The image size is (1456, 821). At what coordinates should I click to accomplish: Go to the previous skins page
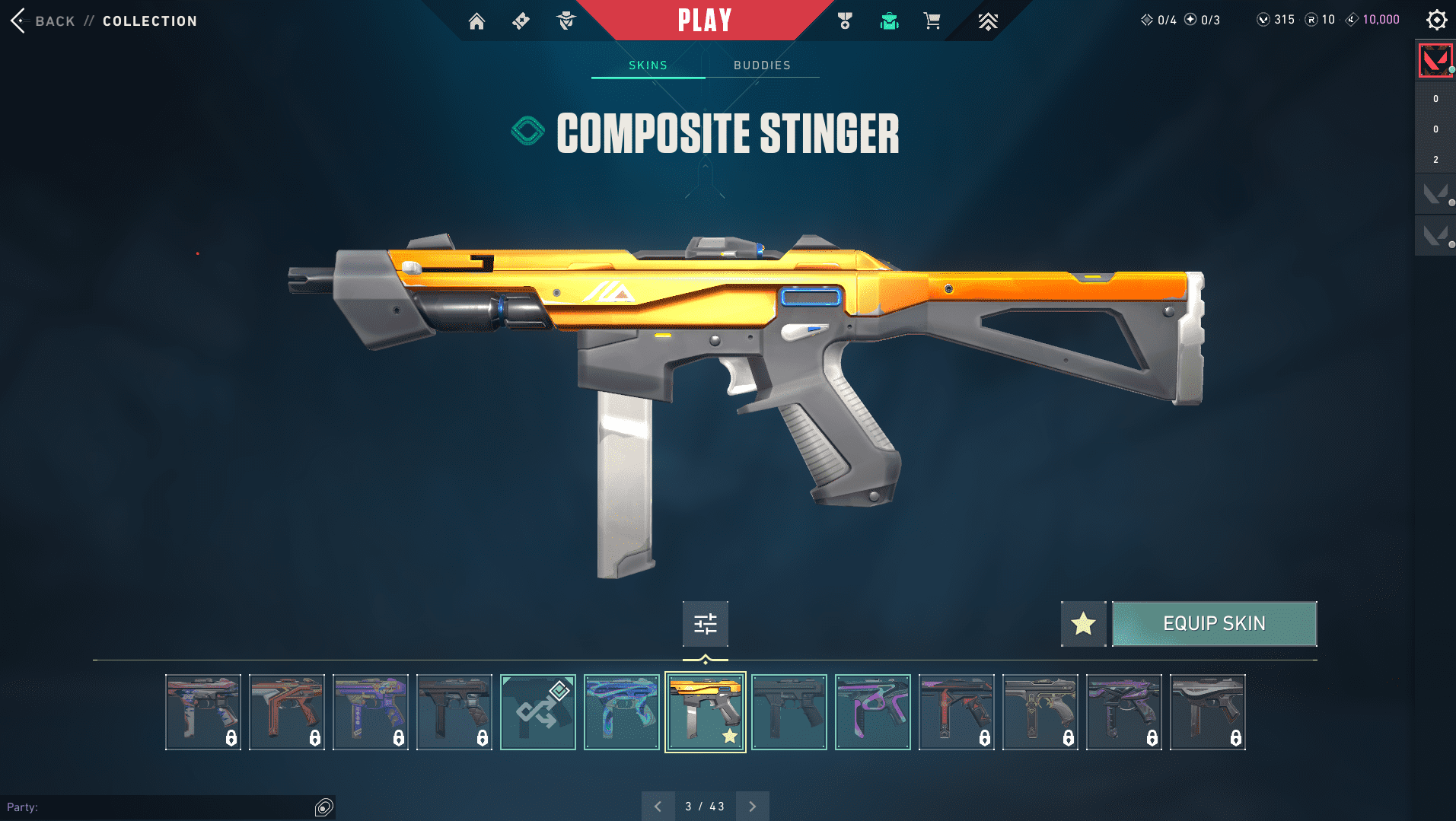(658, 807)
